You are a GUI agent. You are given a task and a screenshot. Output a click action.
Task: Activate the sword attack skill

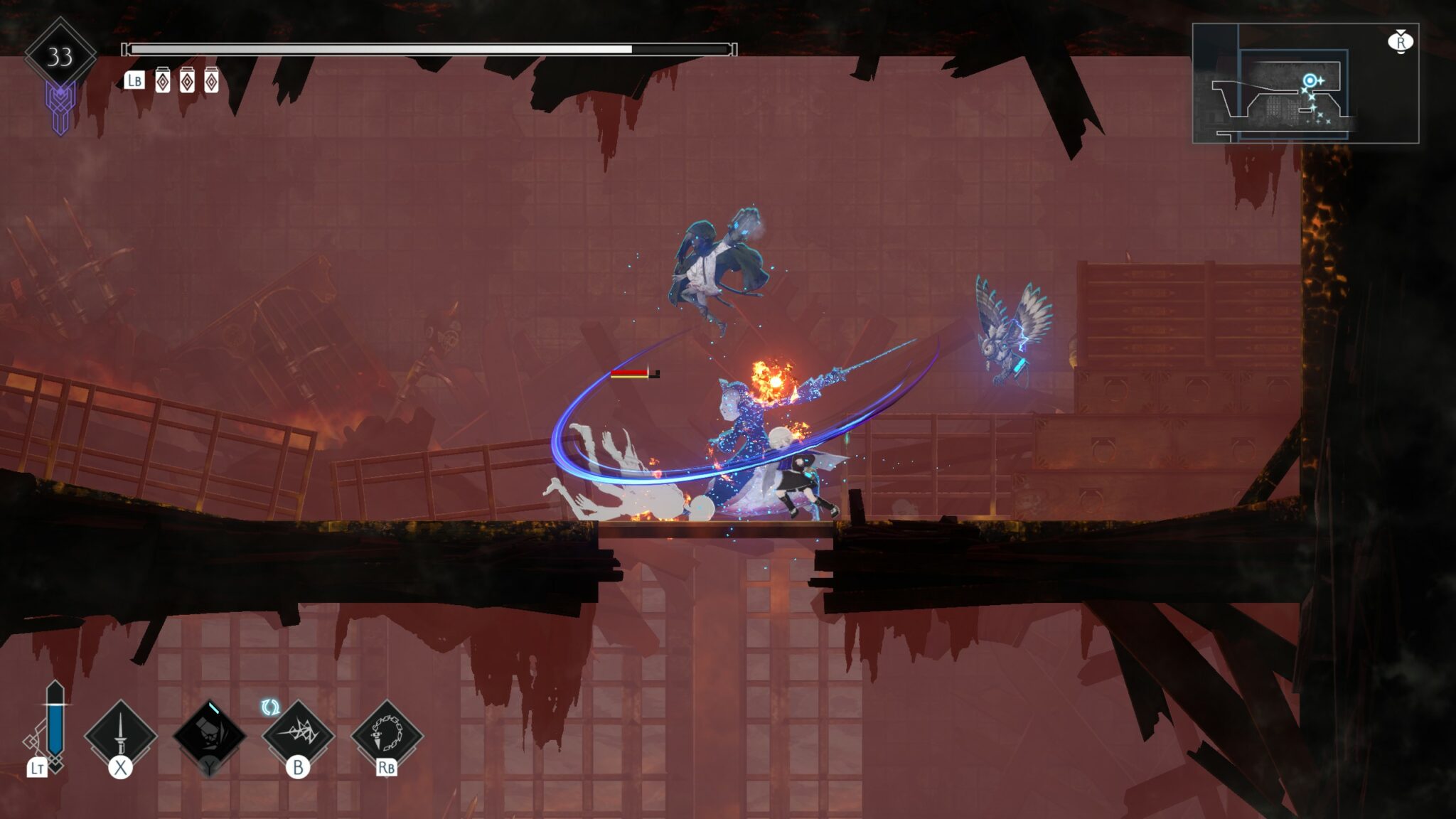click(120, 735)
